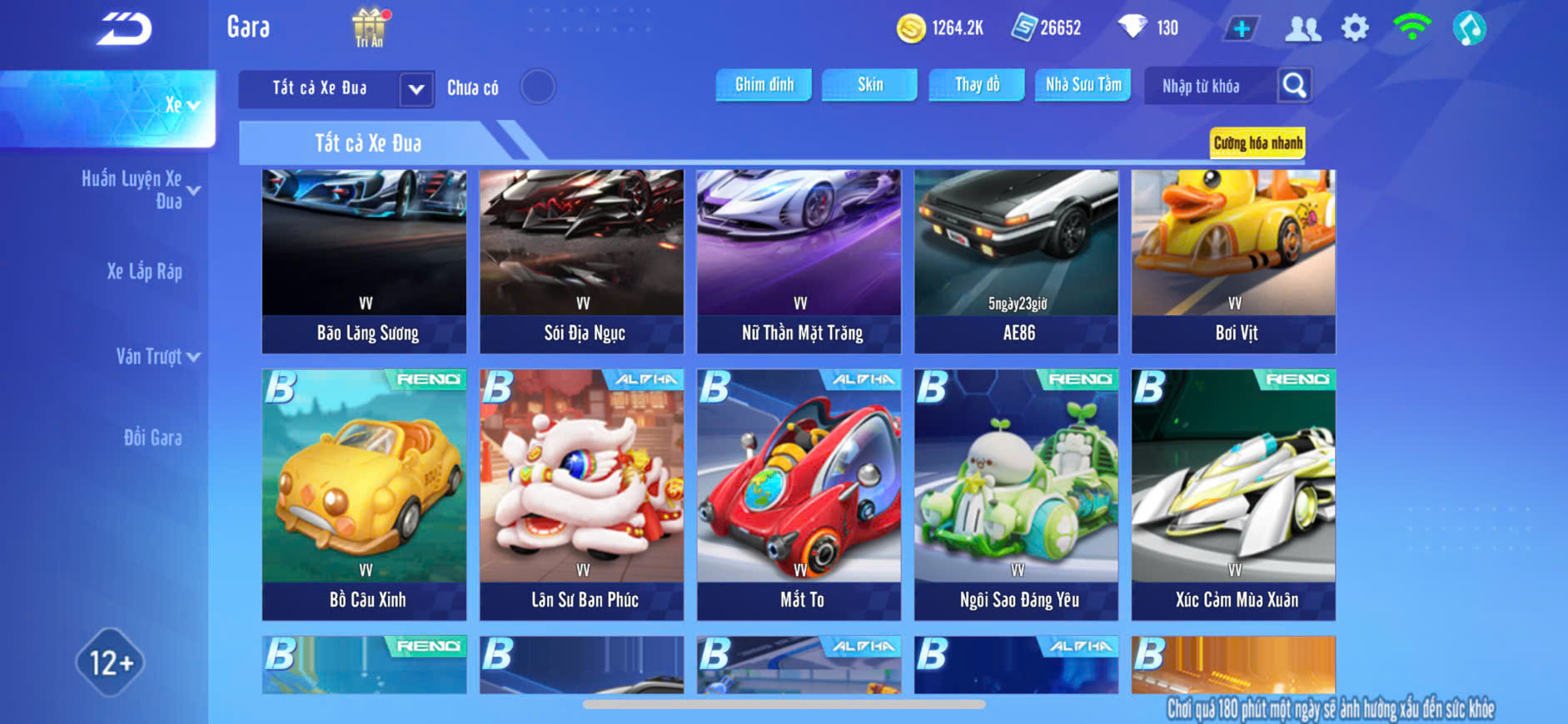Select the Thay đồ button
The image size is (1568, 724).
(x=977, y=85)
